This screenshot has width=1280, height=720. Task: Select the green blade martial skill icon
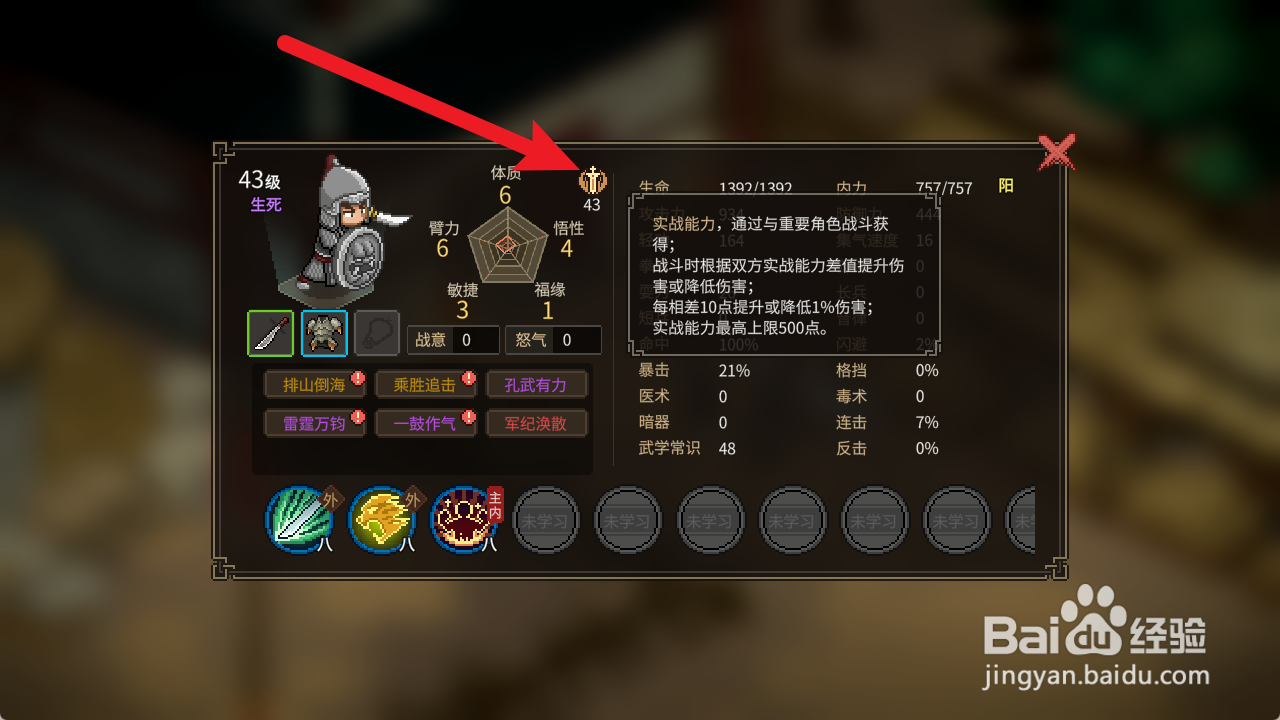[299, 521]
